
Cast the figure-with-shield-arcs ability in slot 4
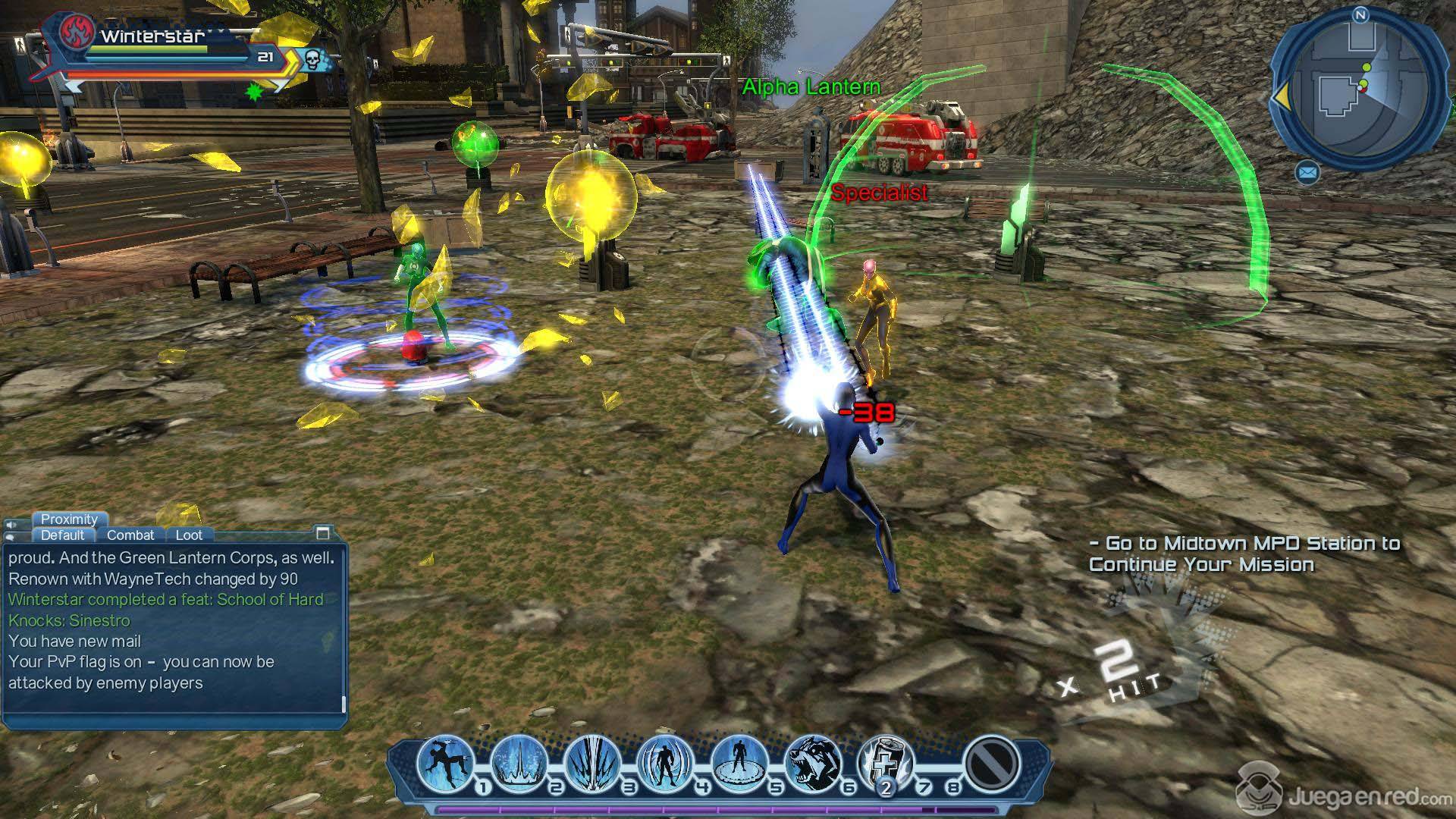(x=666, y=762)
